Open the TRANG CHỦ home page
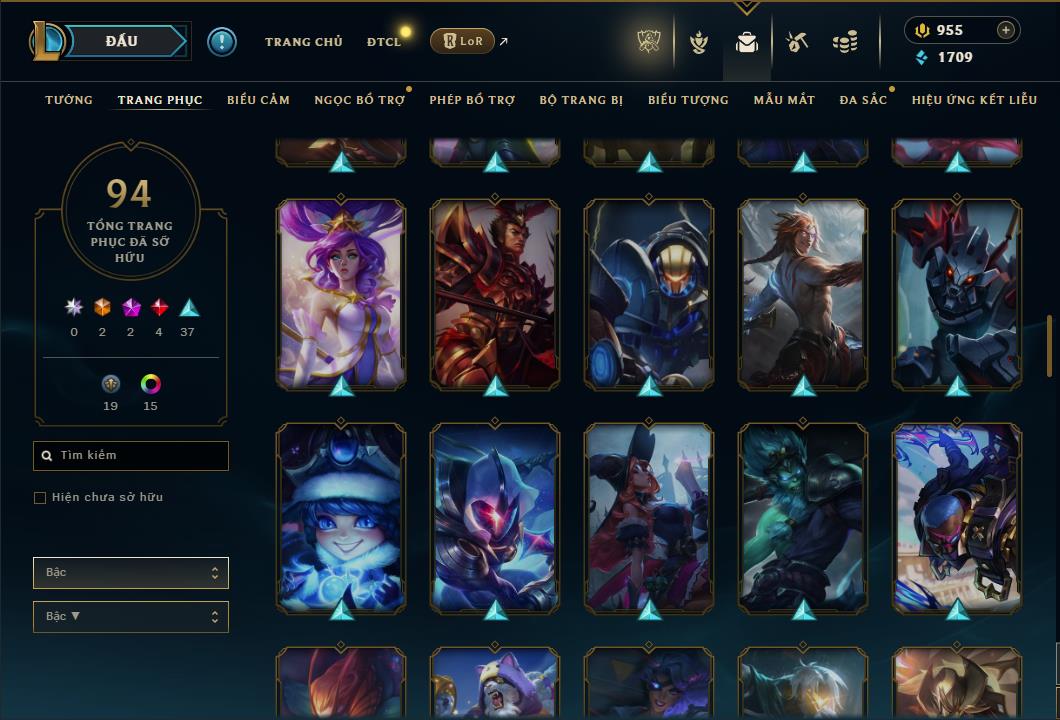 (x=303, y=42)
